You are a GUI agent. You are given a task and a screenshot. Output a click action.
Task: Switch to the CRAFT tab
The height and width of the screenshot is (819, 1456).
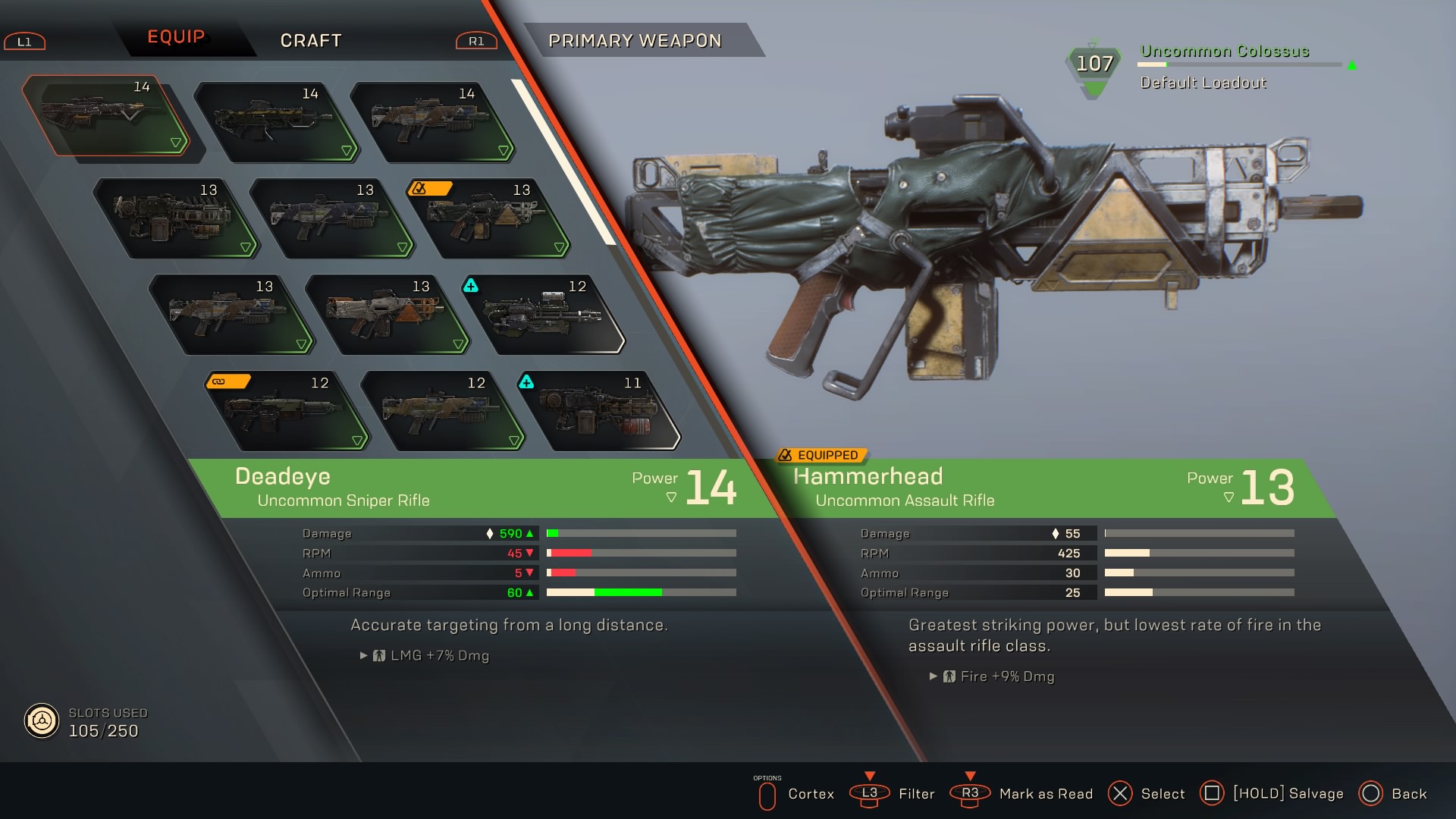coord(311,40)
